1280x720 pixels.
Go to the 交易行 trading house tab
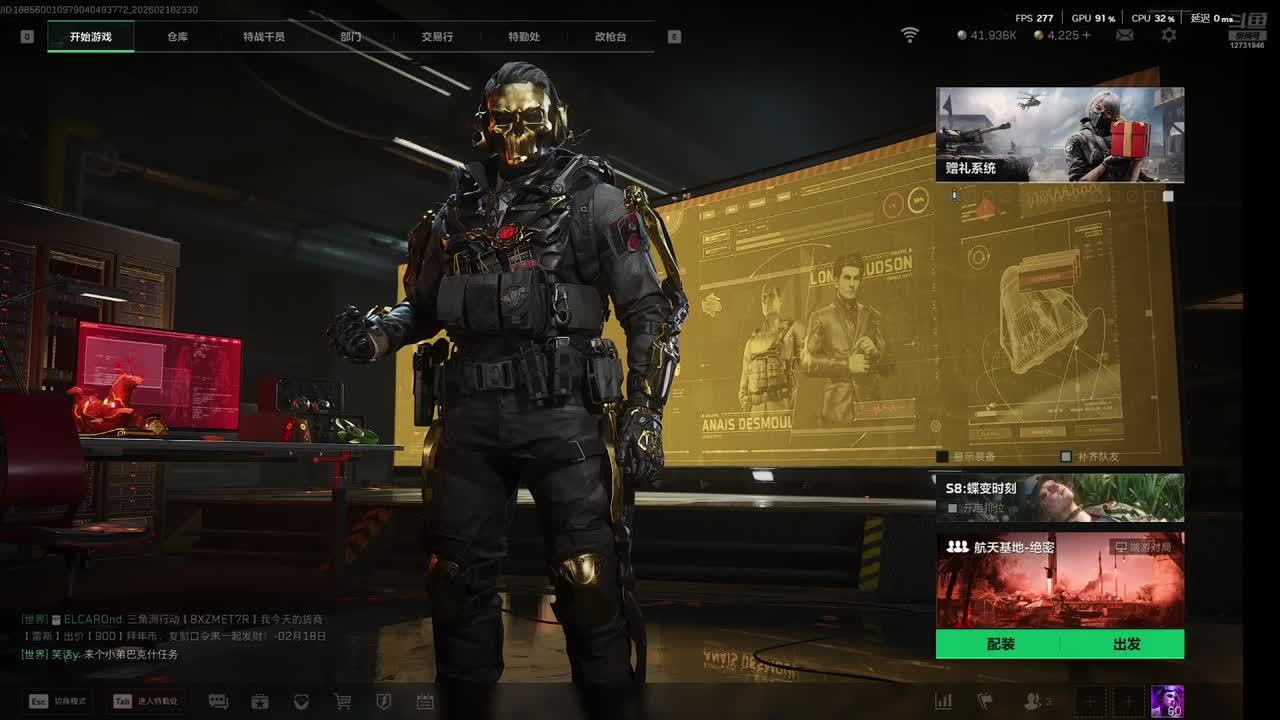coord(437,37)
